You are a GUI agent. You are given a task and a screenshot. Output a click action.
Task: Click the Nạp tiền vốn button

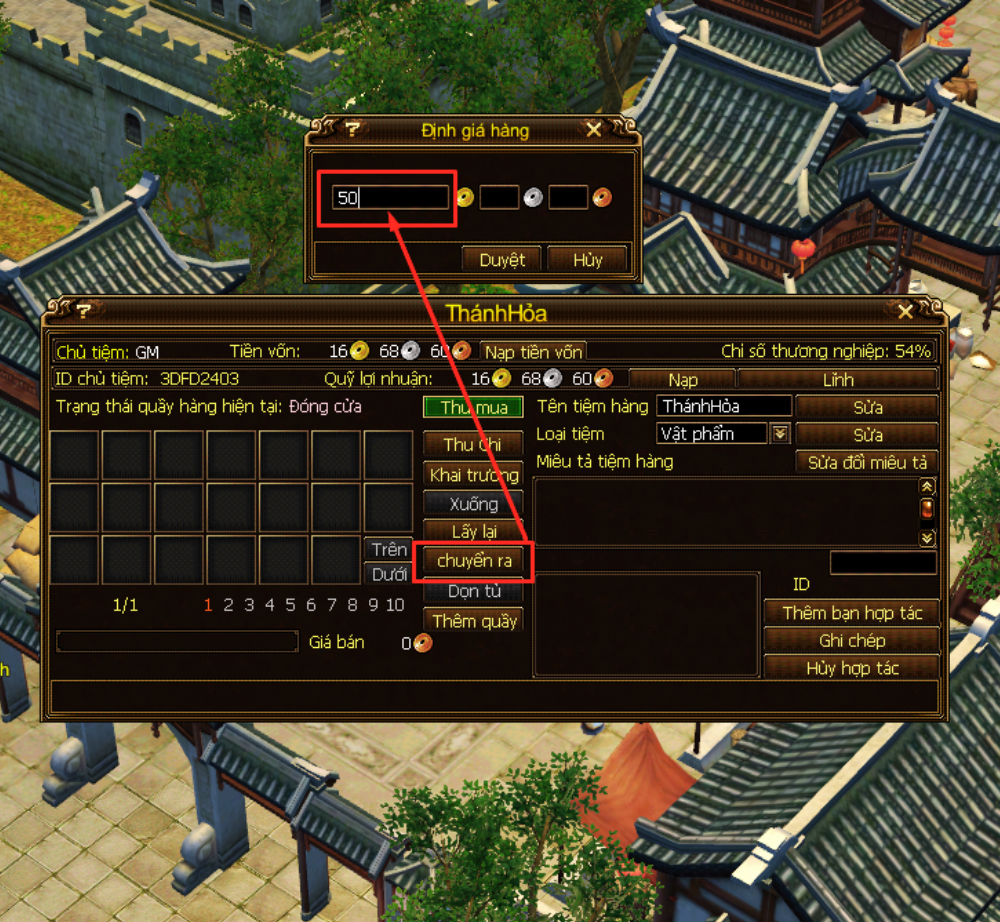(x=533, y=352)
